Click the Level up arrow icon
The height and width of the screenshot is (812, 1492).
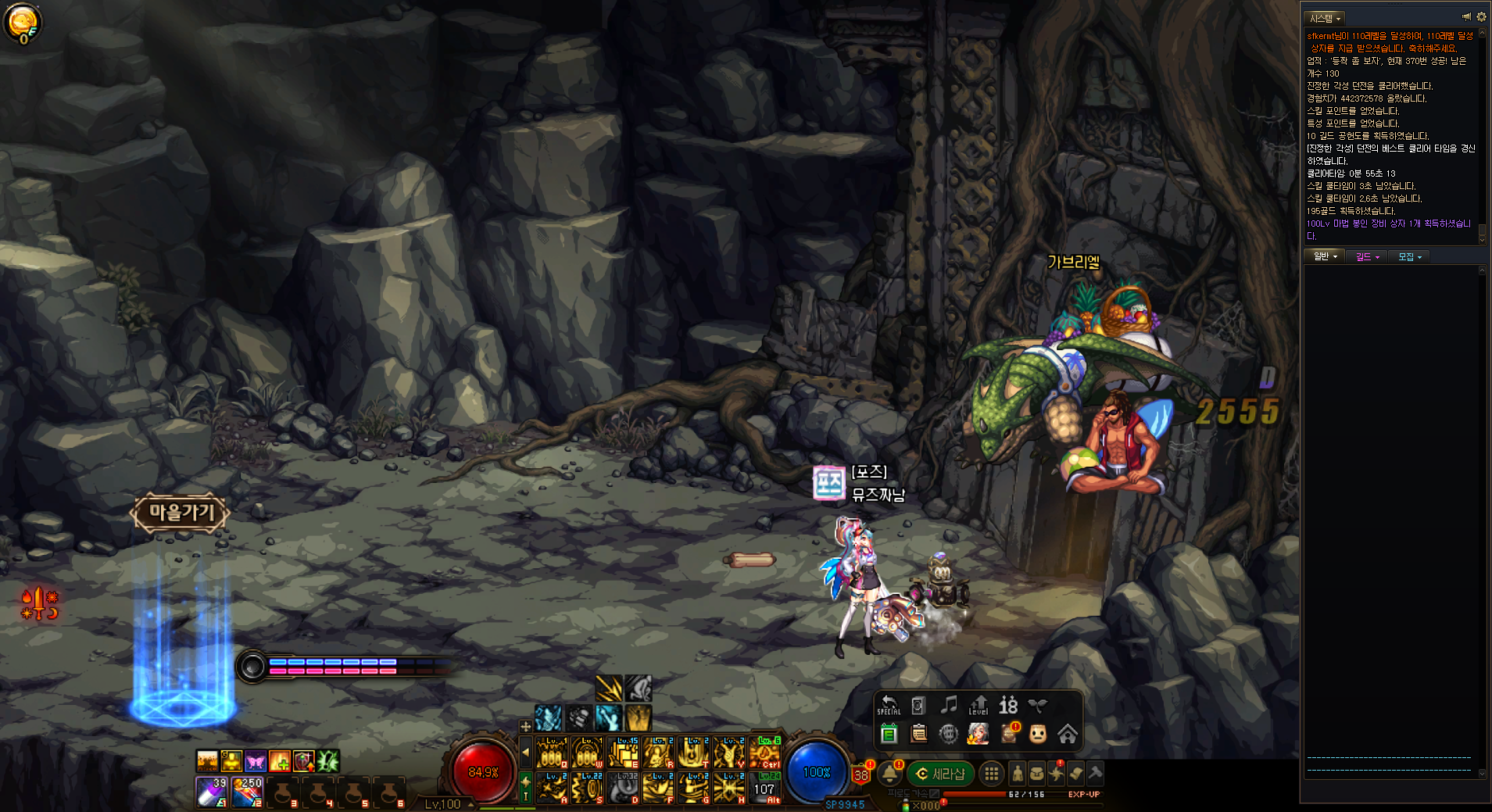pyautogui.click(x=979, y=706)
